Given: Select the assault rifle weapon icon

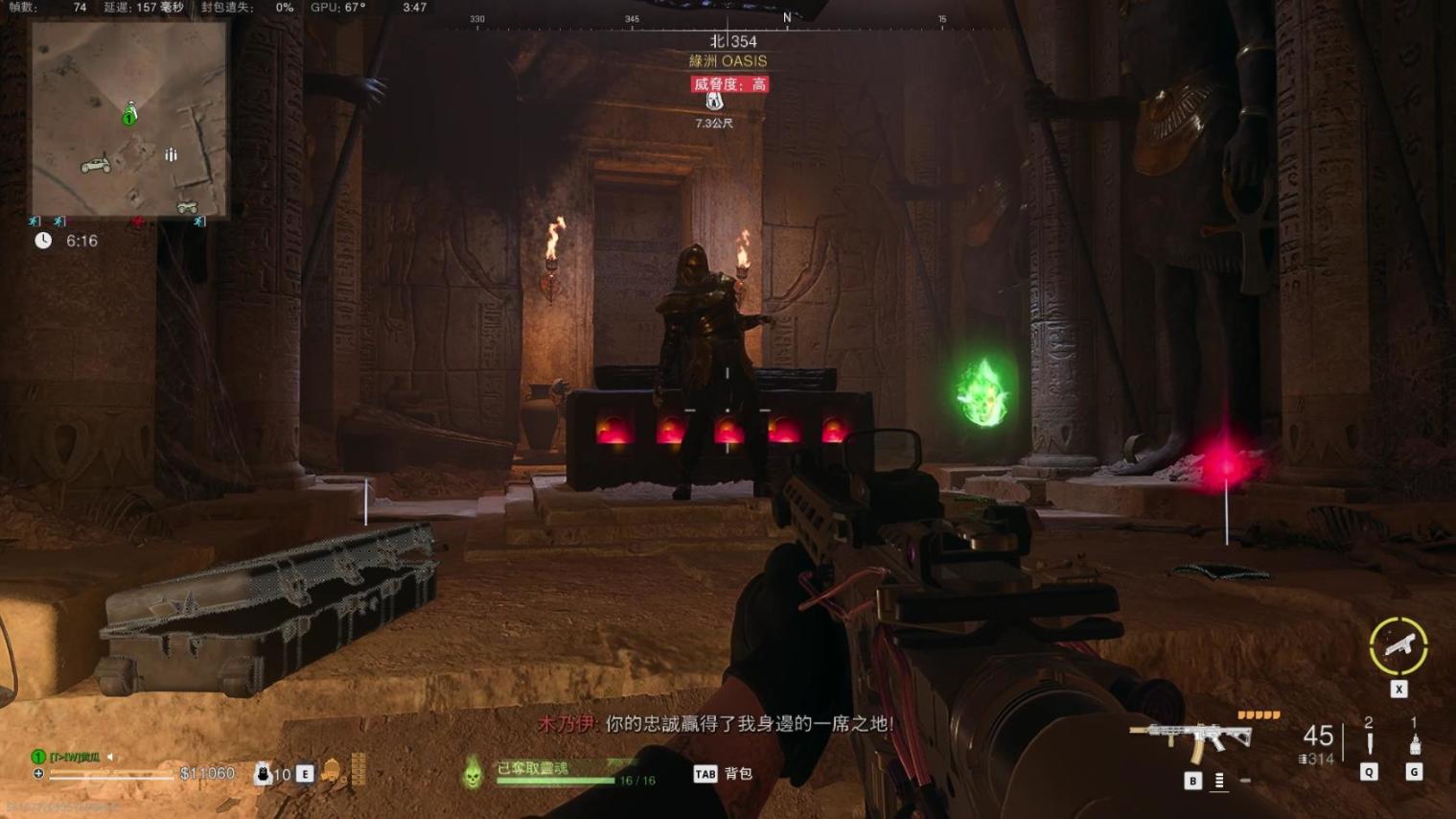Looking at the screenshot, I should [1191, 740].
